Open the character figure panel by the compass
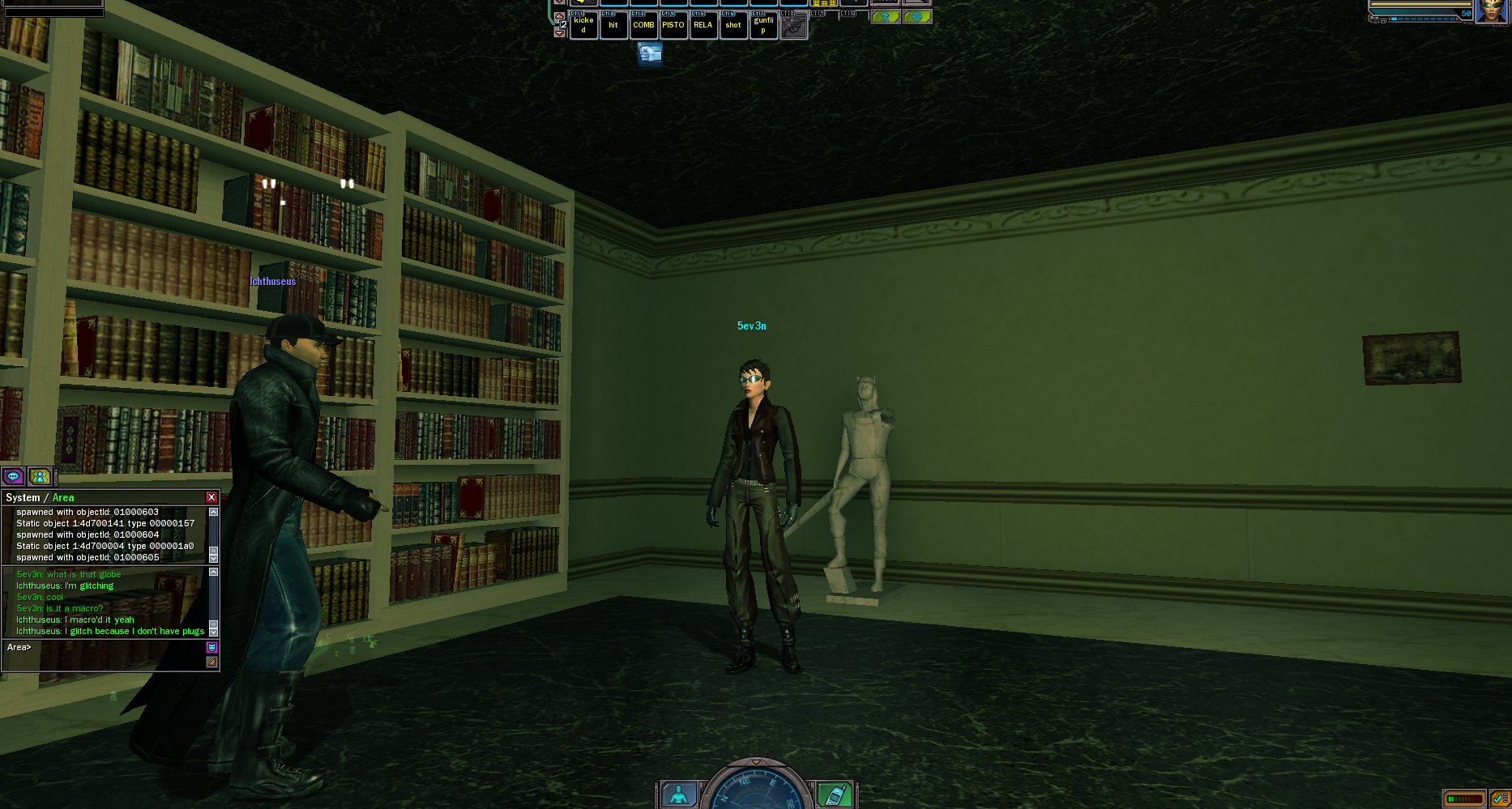1512x809 pixels. click(679, 795)
